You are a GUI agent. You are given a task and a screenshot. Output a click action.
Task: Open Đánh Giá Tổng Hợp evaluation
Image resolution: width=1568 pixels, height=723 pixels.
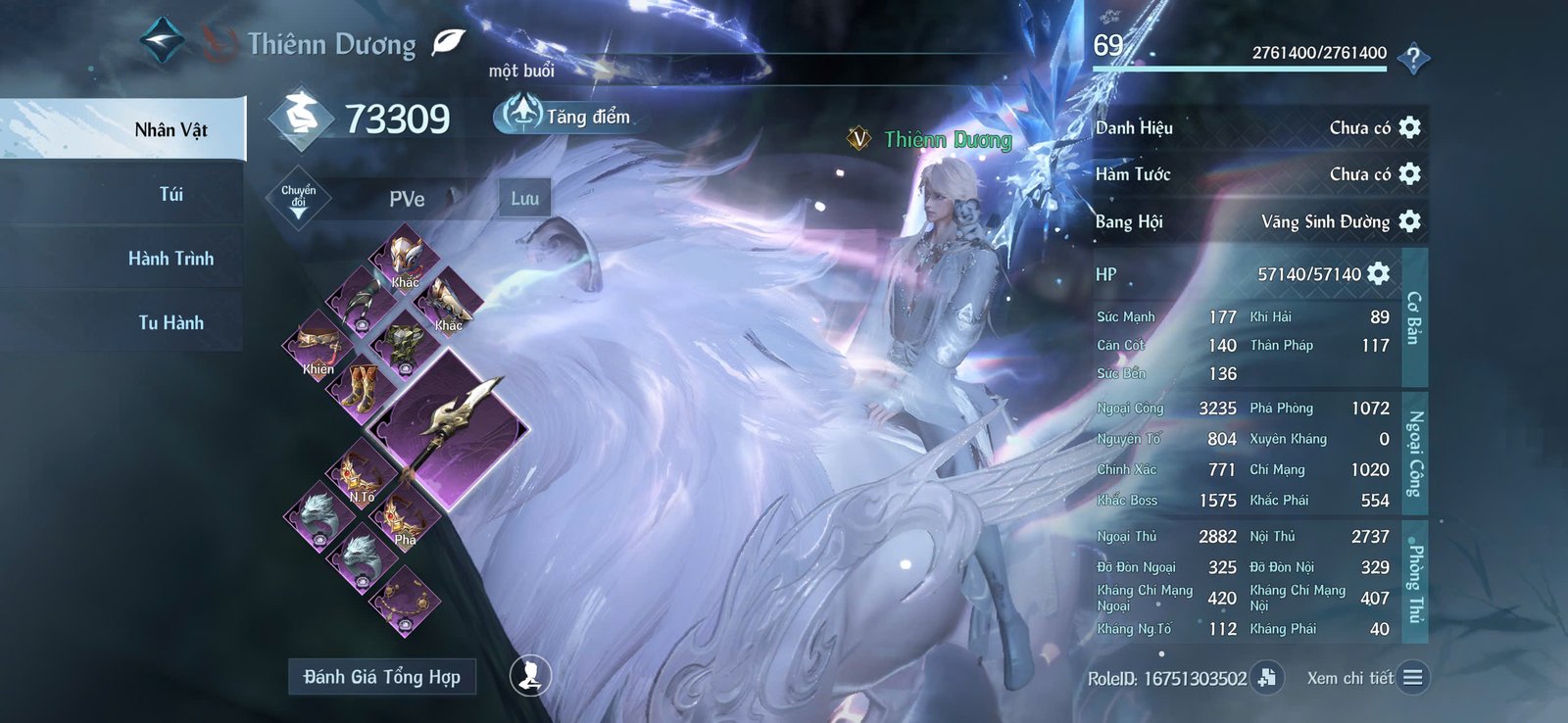(381, 677)
